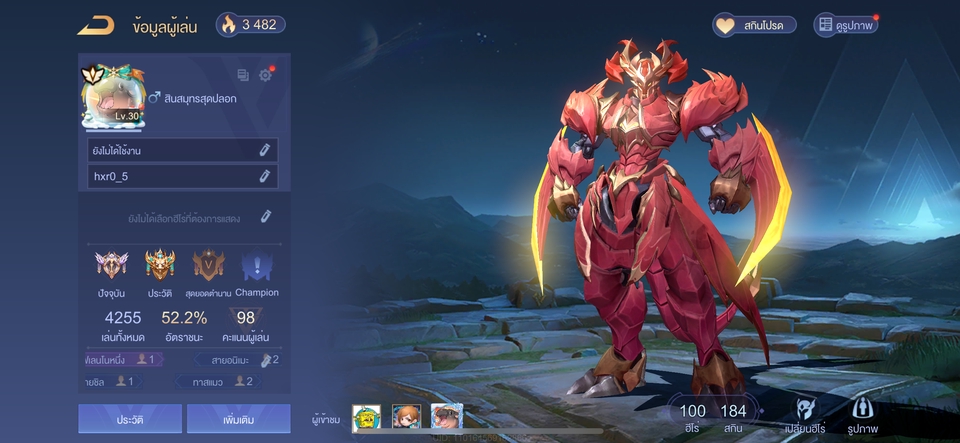Viewport: 960px width, 443px height.
Task: View the brown-haired visitor avatar
Action: tap(406, 418)
